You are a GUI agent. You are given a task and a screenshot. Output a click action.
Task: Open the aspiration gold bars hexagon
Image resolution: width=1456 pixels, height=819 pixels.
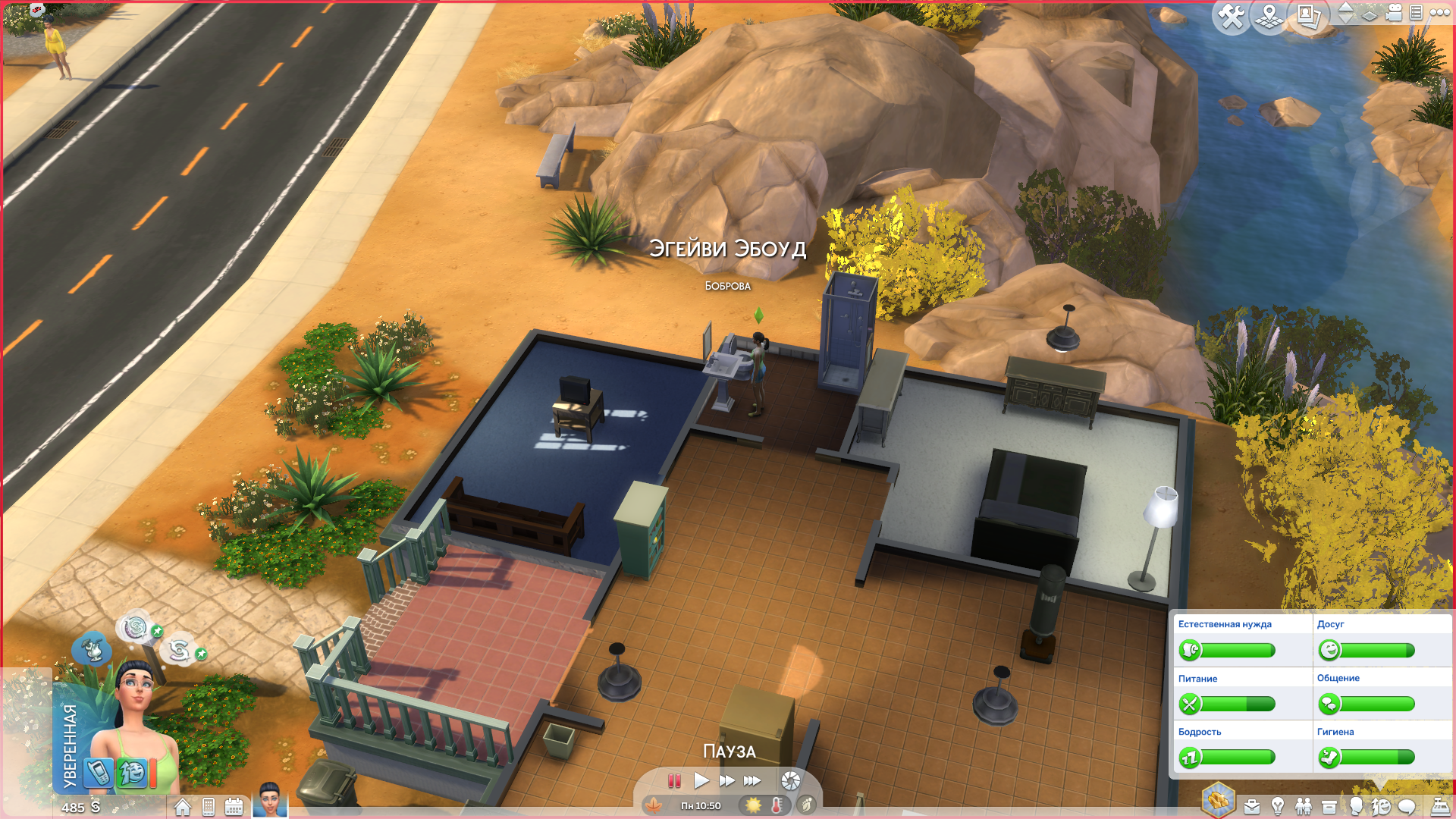(1219, 800)
